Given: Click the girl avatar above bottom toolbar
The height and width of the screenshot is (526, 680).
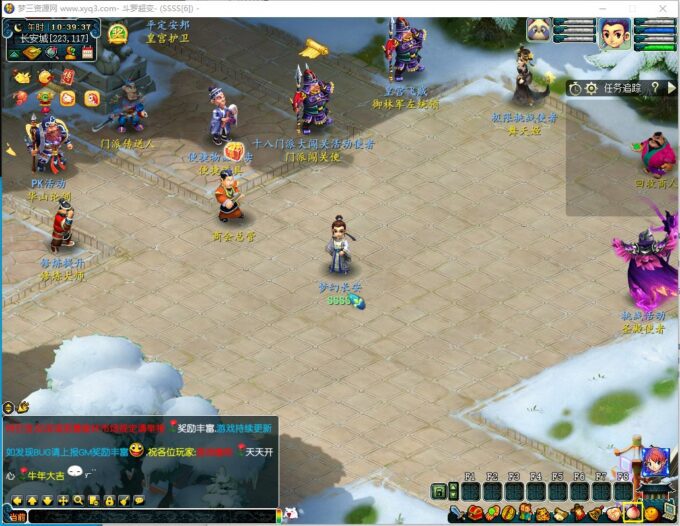Looking at the screenshot, I should pyautogui.click(x=657, y=465).
